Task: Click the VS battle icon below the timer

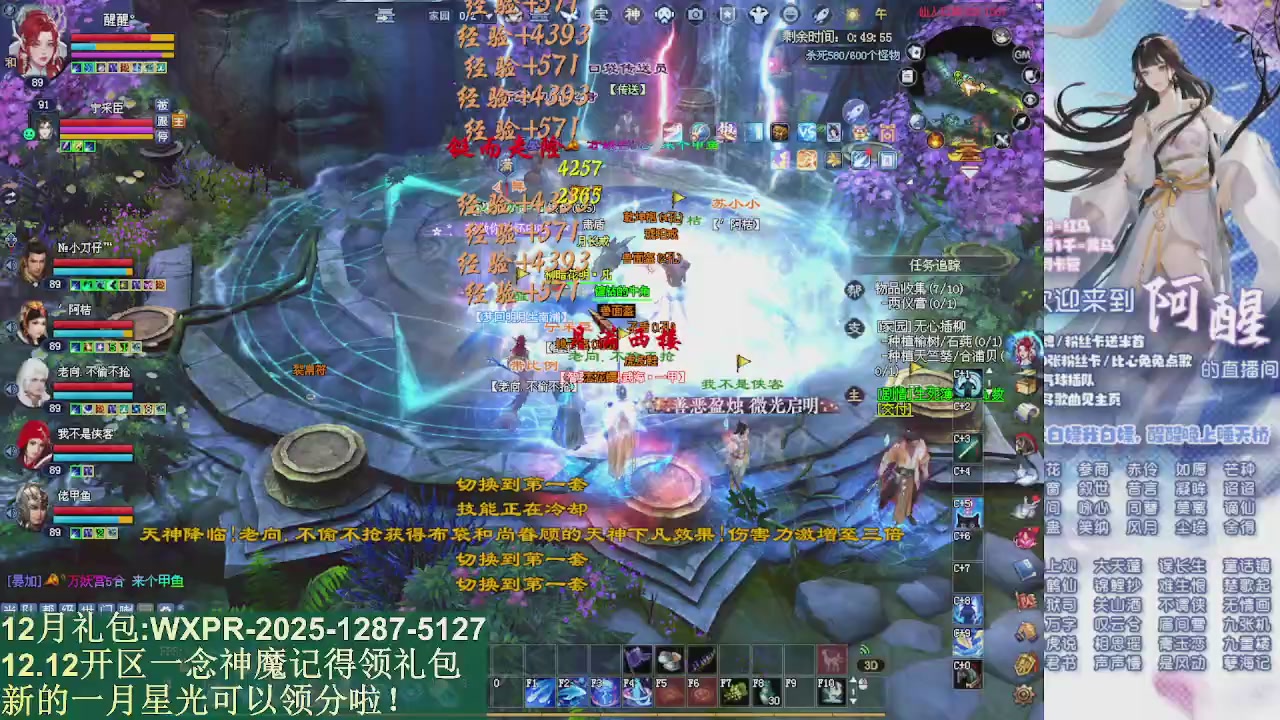Action: coord(805,132)
